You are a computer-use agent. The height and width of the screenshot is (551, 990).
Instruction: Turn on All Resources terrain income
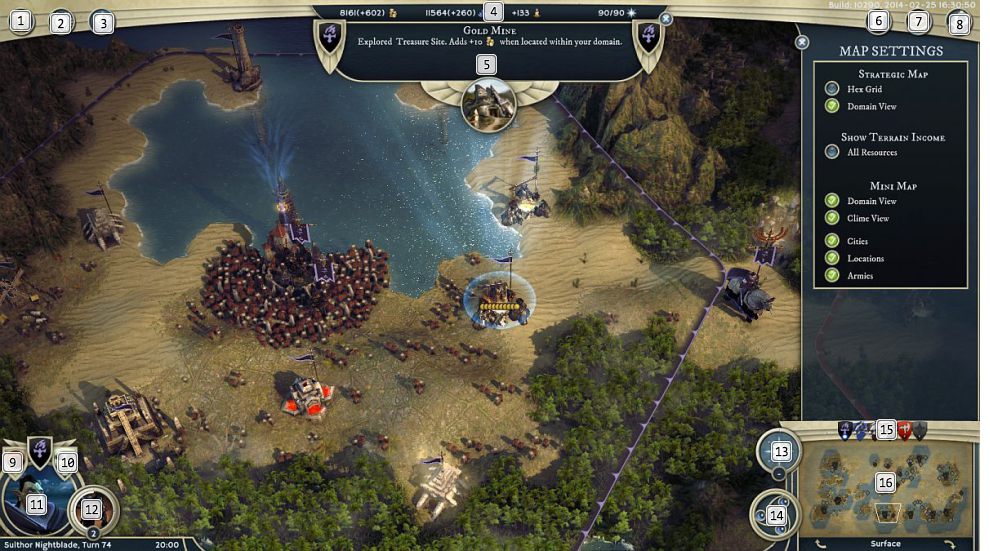pyautogui.click(x=831, y=152)
